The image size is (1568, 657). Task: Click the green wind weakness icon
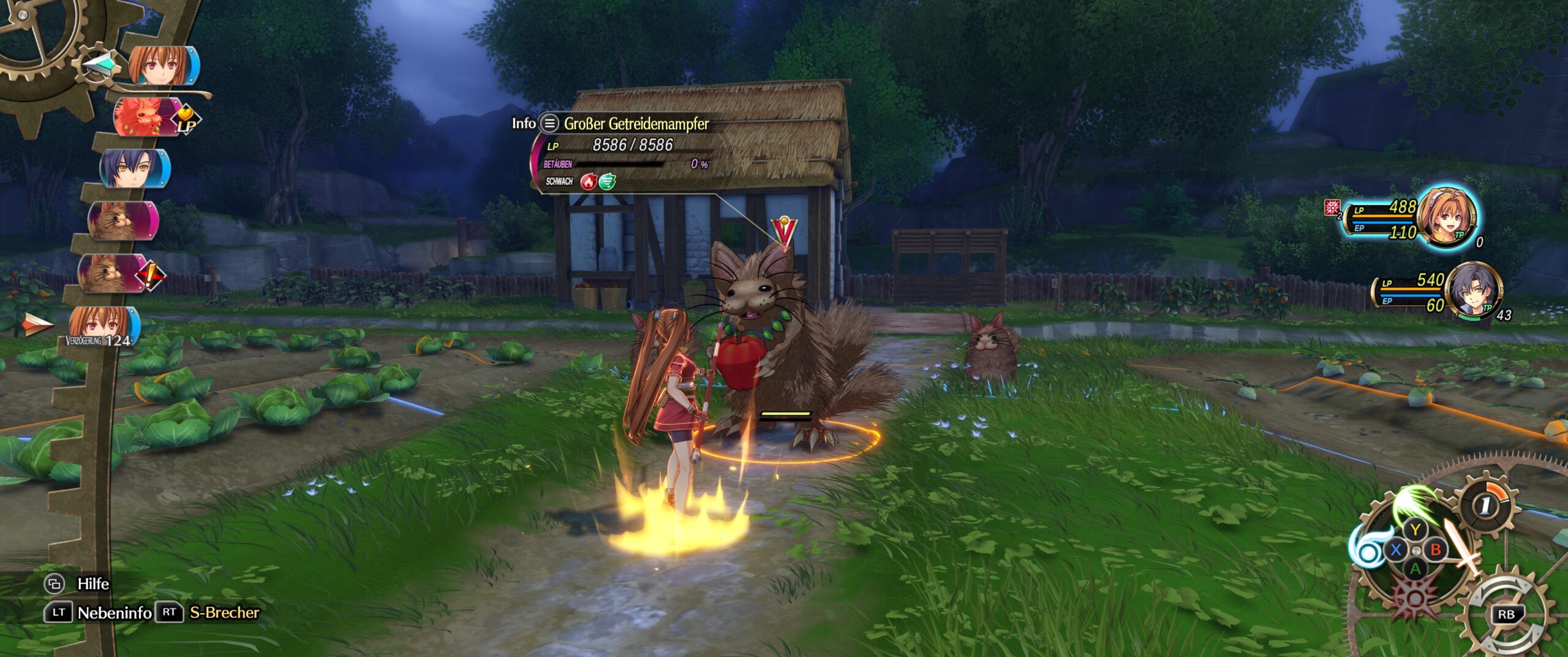pos(607,181)
